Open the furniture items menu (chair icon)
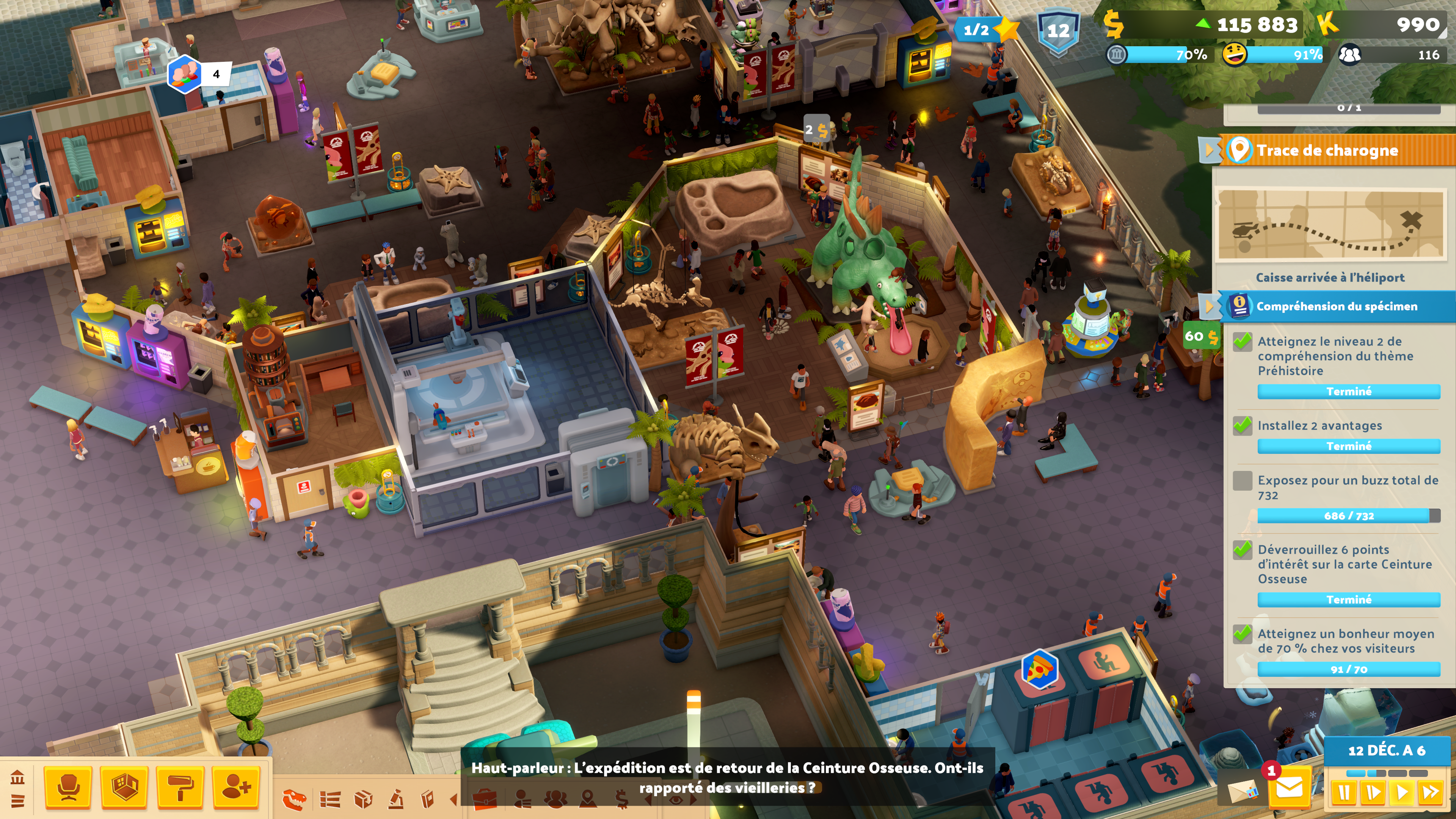 [67, 787]
